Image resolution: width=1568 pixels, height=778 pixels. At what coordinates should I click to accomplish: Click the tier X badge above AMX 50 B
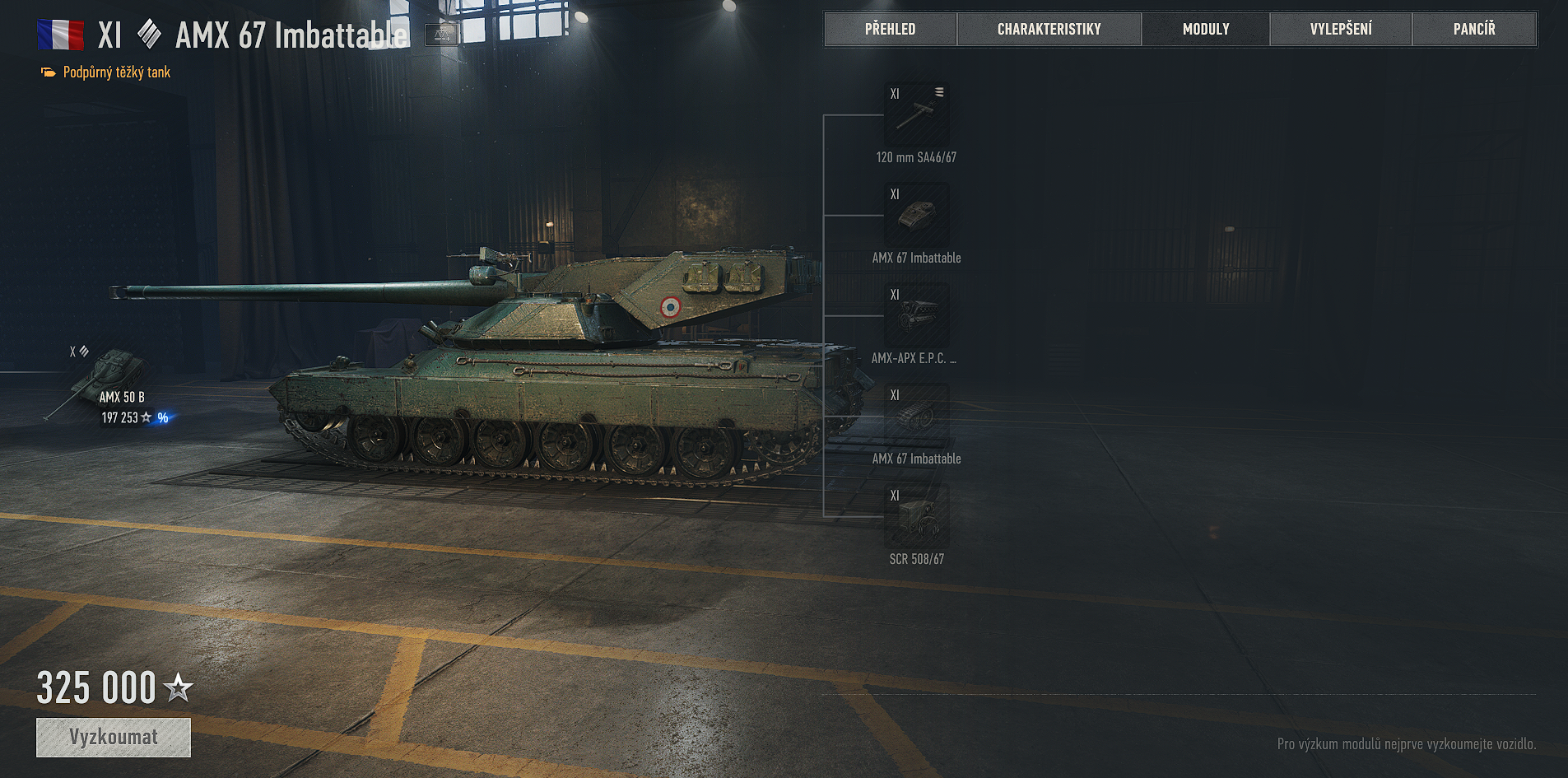[72, 352]
